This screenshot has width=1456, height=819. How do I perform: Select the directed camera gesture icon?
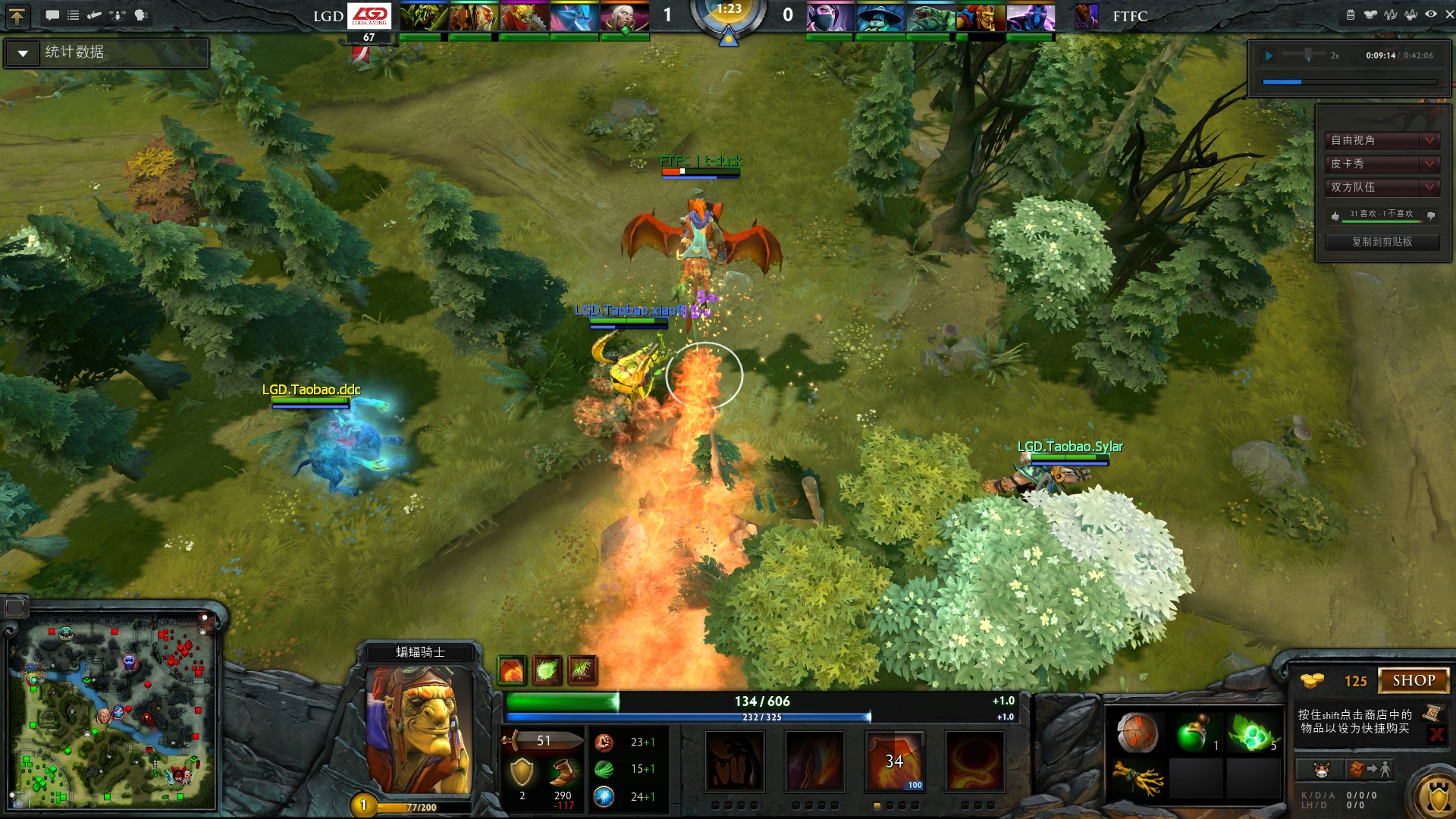click(94, 14)
